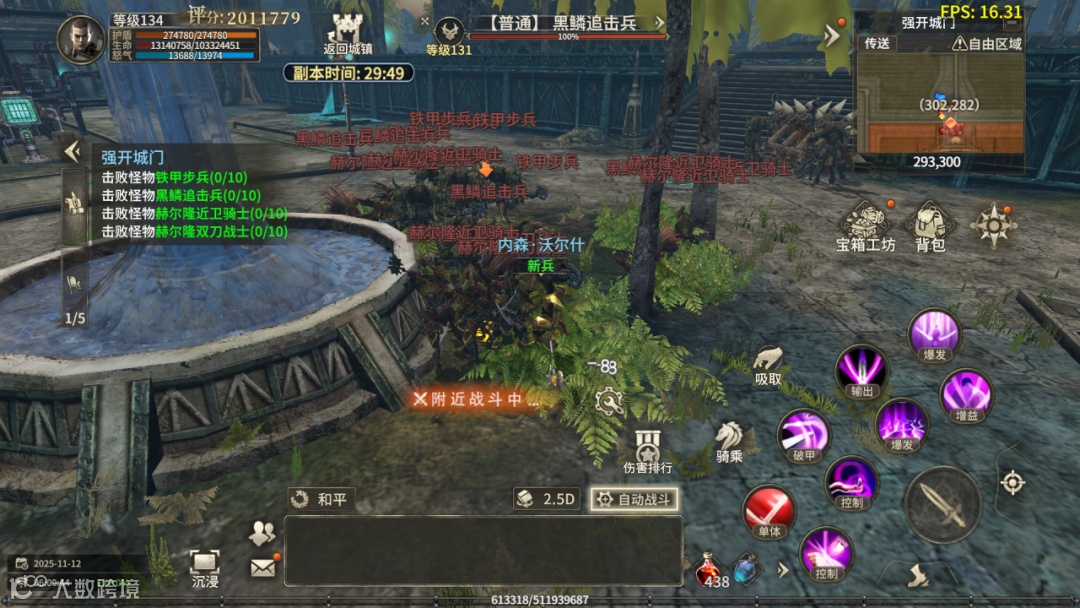This screenshot has width=1080, height=608.
Task: Open the mail envelope icon
Action: point(263,568)
